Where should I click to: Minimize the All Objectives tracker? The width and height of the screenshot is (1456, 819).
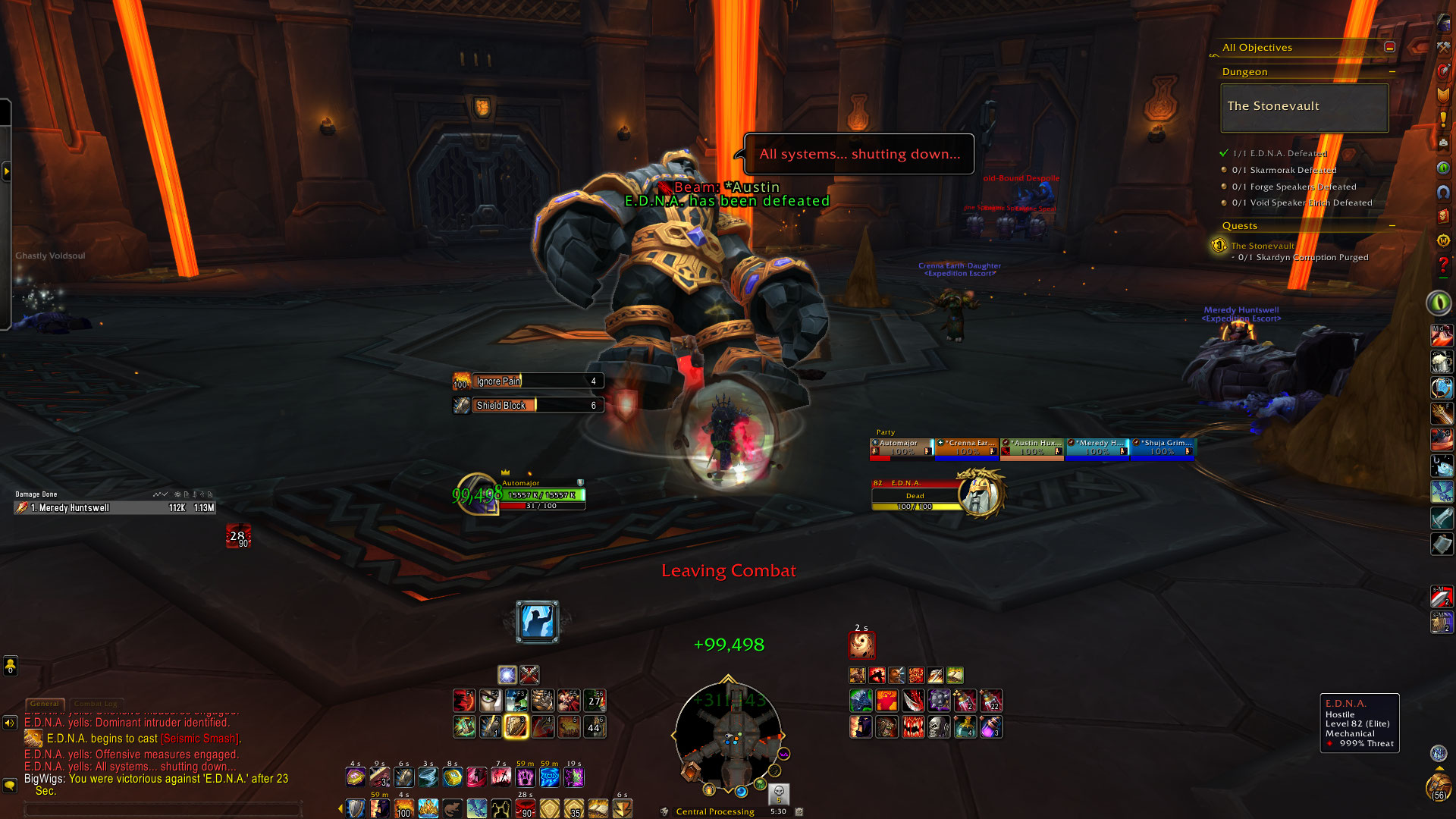1389,47
